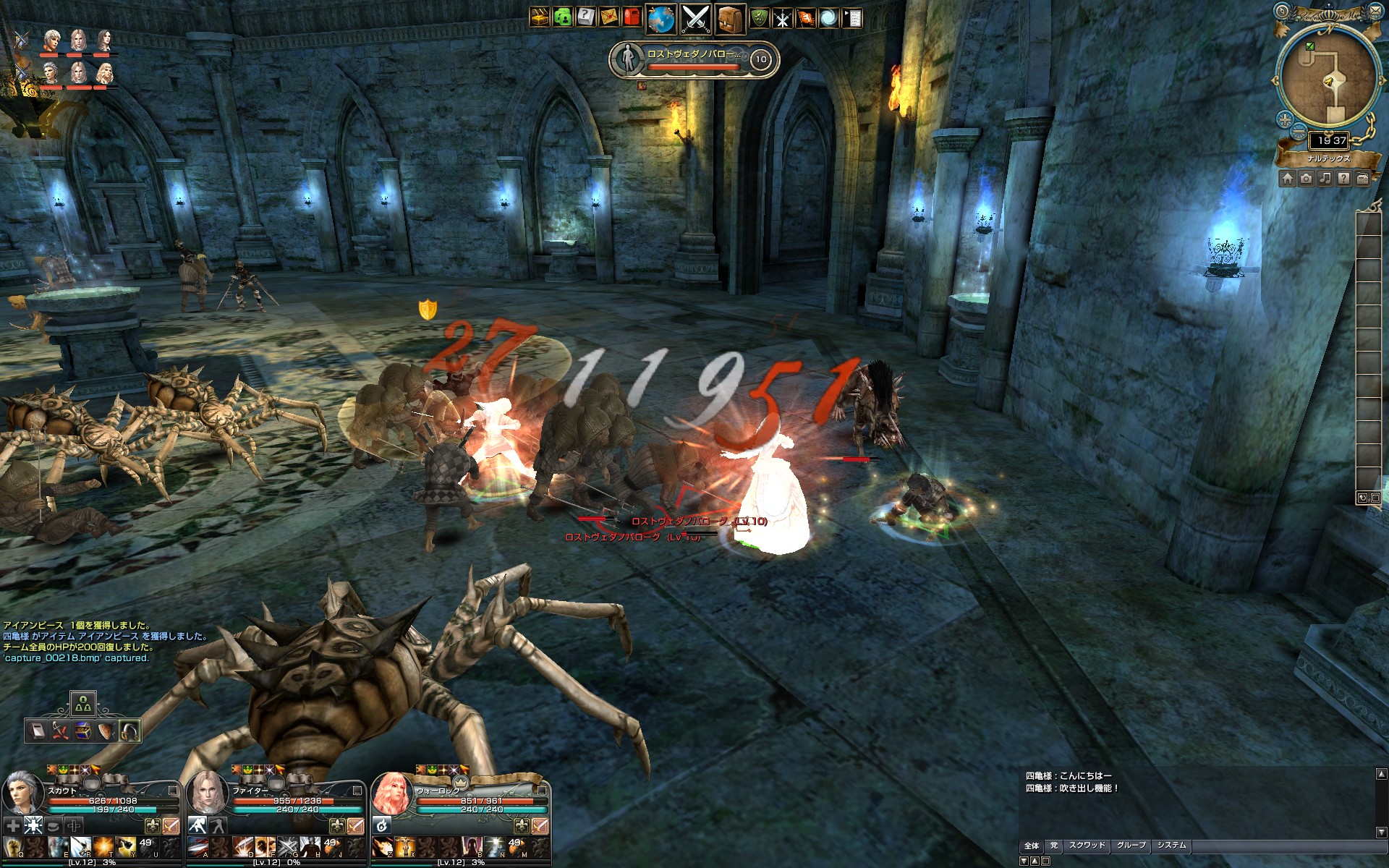Screen dimensions: 1389x868
Task: Switch to the システム chat tab
Action: (1171, 846)
